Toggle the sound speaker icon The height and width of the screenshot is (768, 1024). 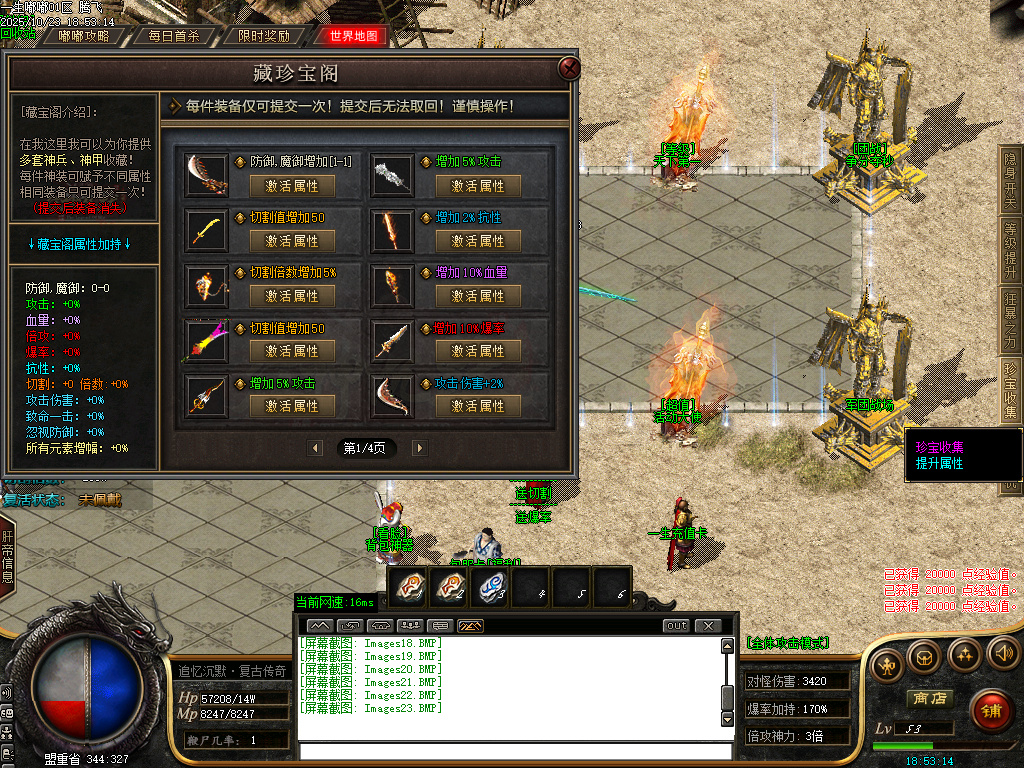pyautogui.click(x=1003, y=654)
